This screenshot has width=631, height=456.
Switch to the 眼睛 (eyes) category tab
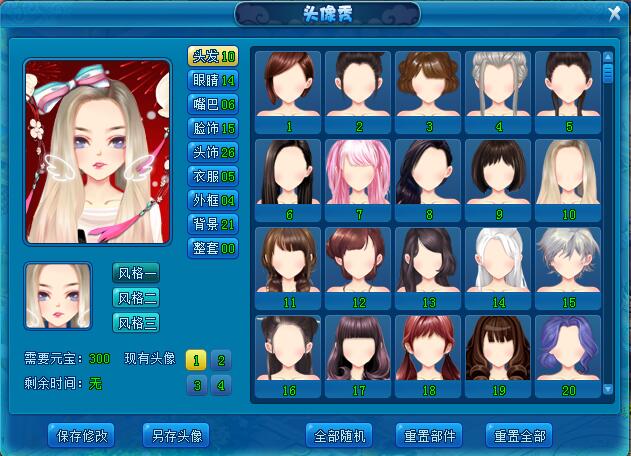pos(213,80)
